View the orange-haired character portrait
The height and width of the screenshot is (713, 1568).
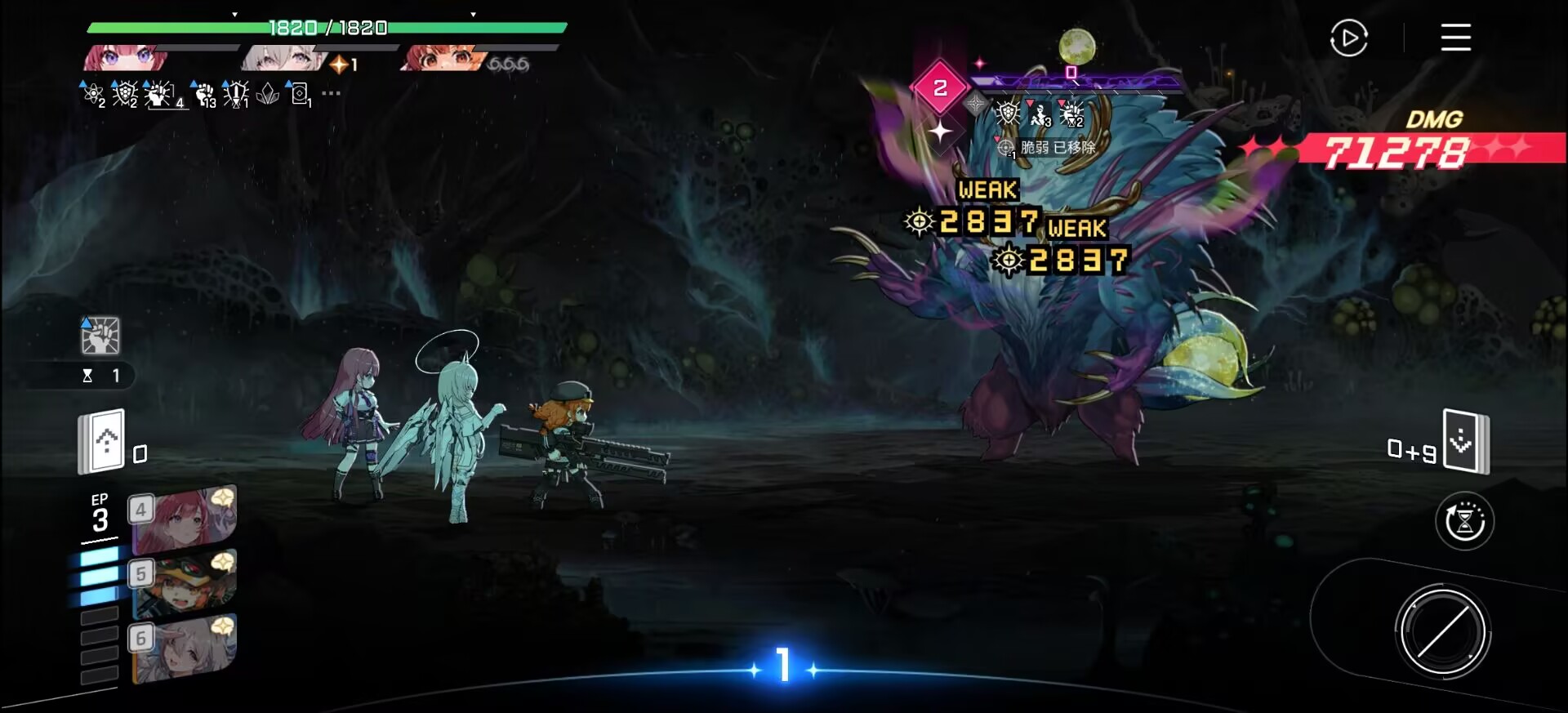441,58
